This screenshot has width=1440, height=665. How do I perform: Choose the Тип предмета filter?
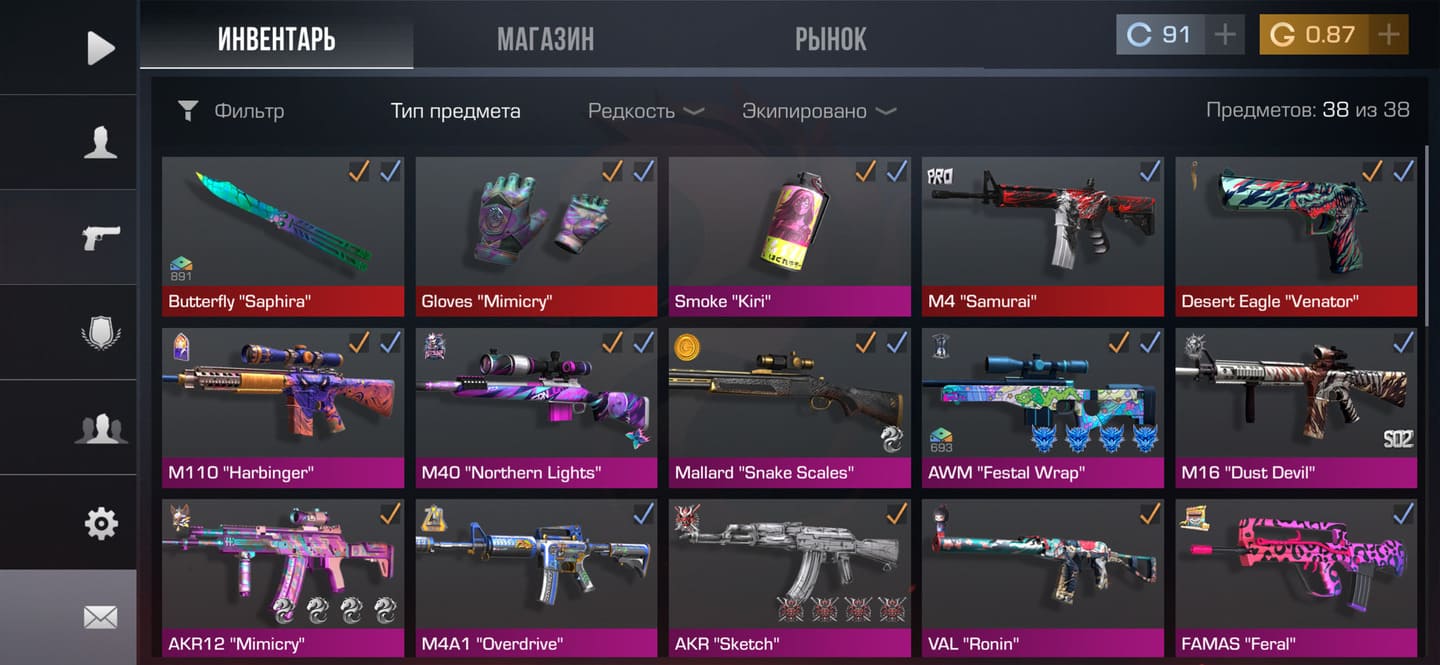pyautogui.click(x=455, y=111)
